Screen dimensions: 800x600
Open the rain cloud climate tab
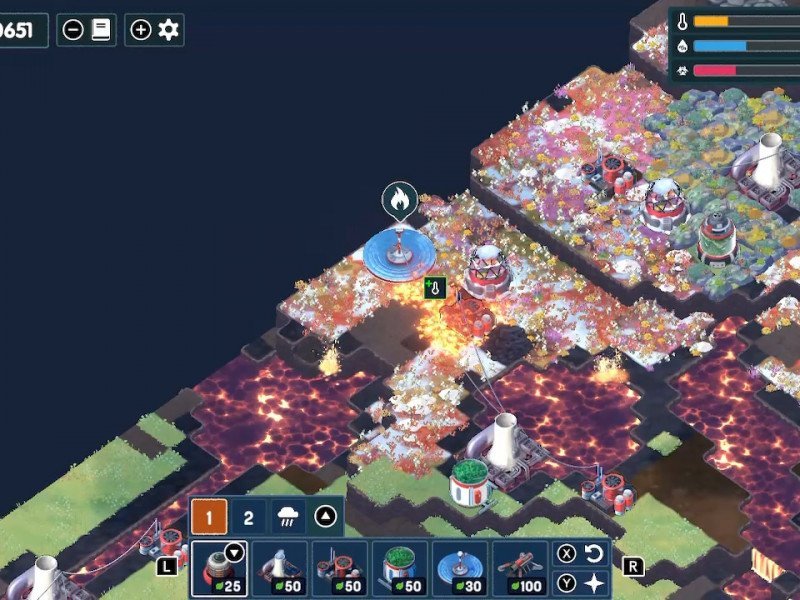tap(288, 518)
